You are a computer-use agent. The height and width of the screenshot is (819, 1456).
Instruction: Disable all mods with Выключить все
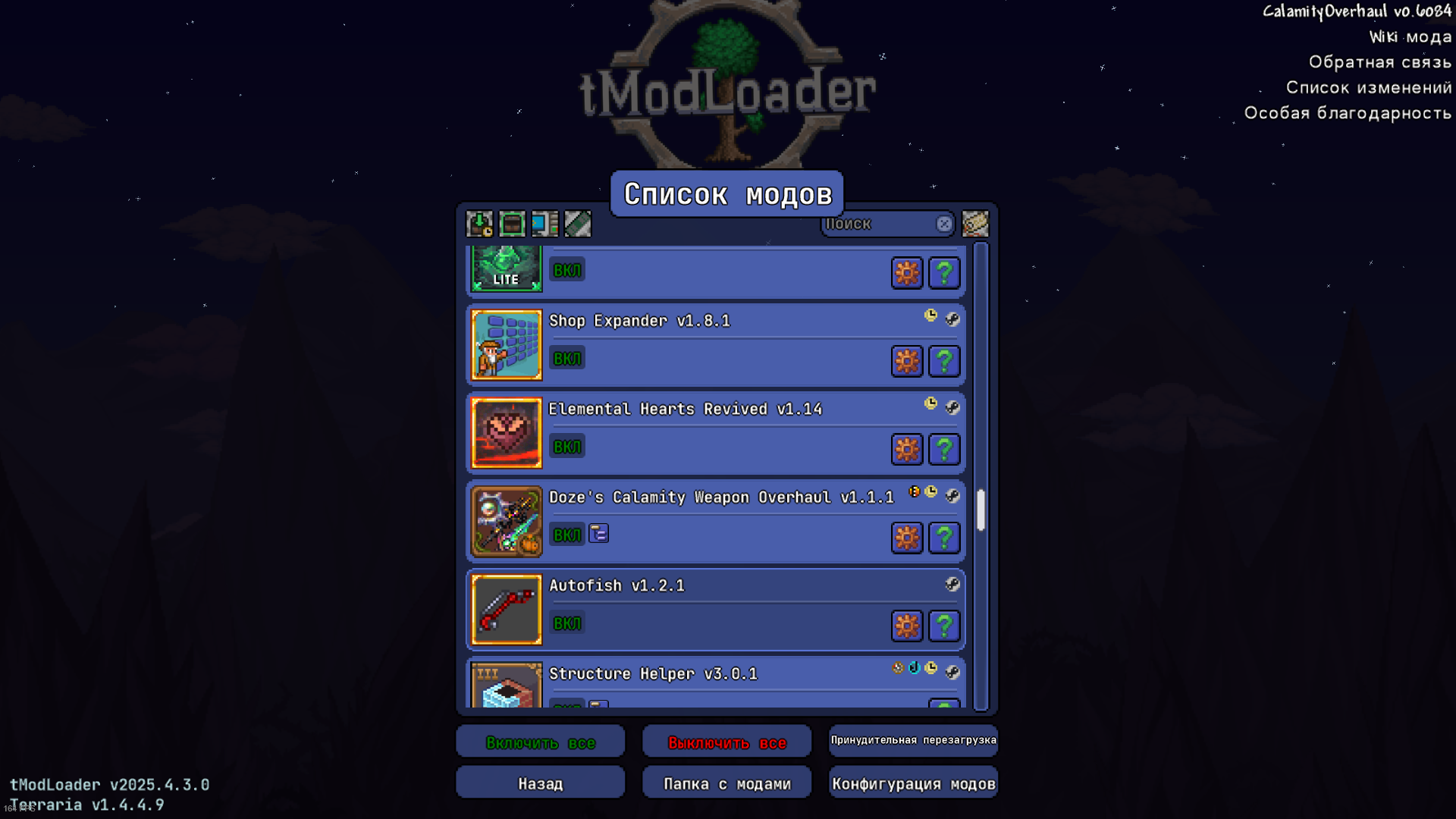click(x=726, y=742)
